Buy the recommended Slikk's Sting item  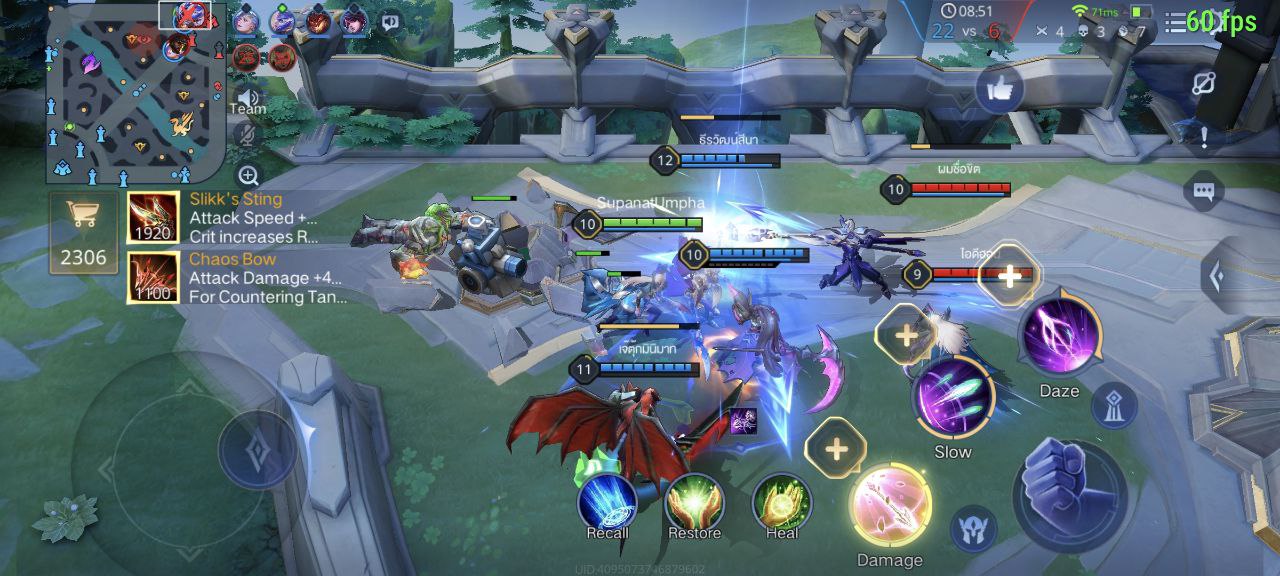pyautogui.click(x=153, y=218)
